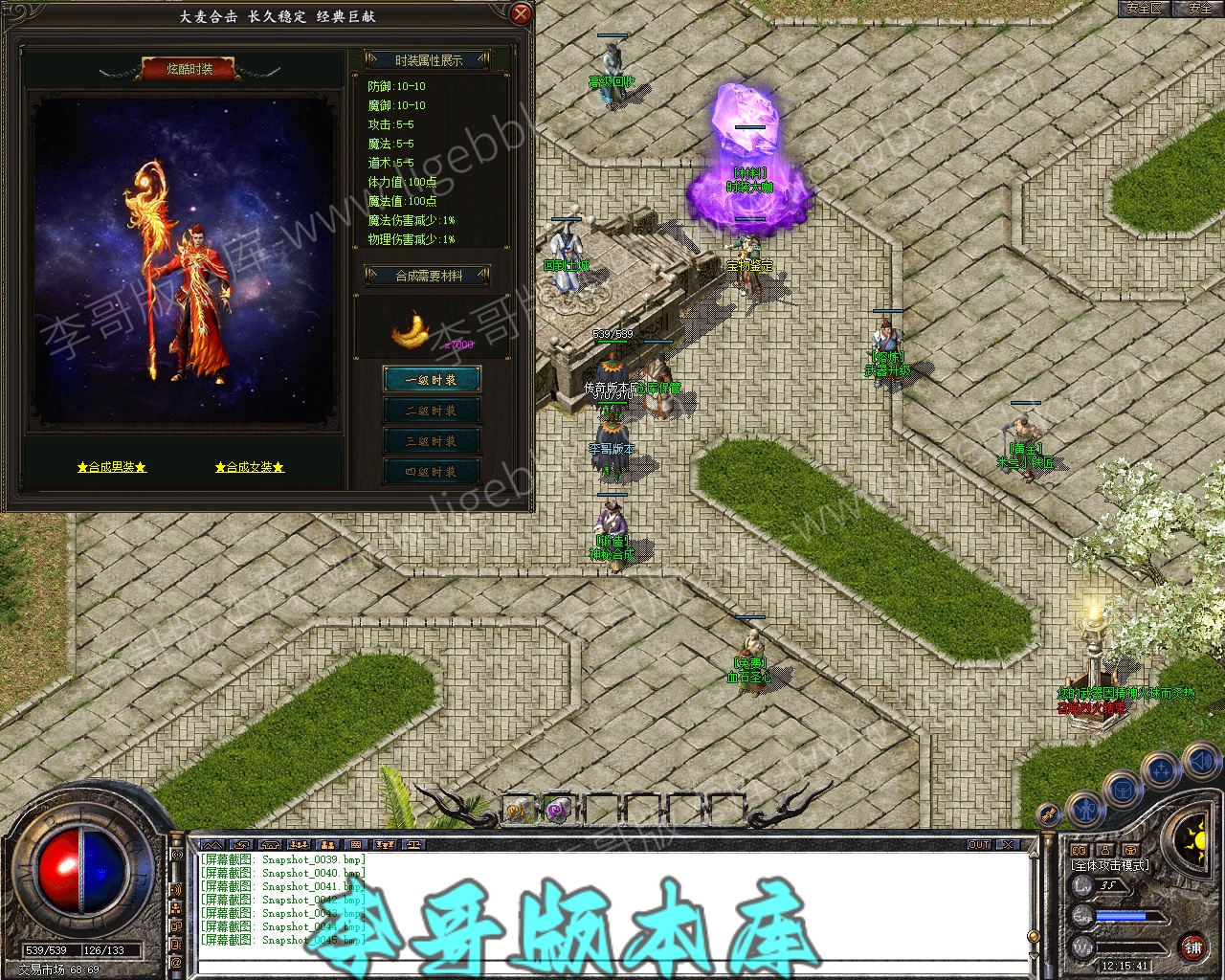The image size is (1225, 980).
Task: Click the small satellite icon button
Action: (1050, 814)
